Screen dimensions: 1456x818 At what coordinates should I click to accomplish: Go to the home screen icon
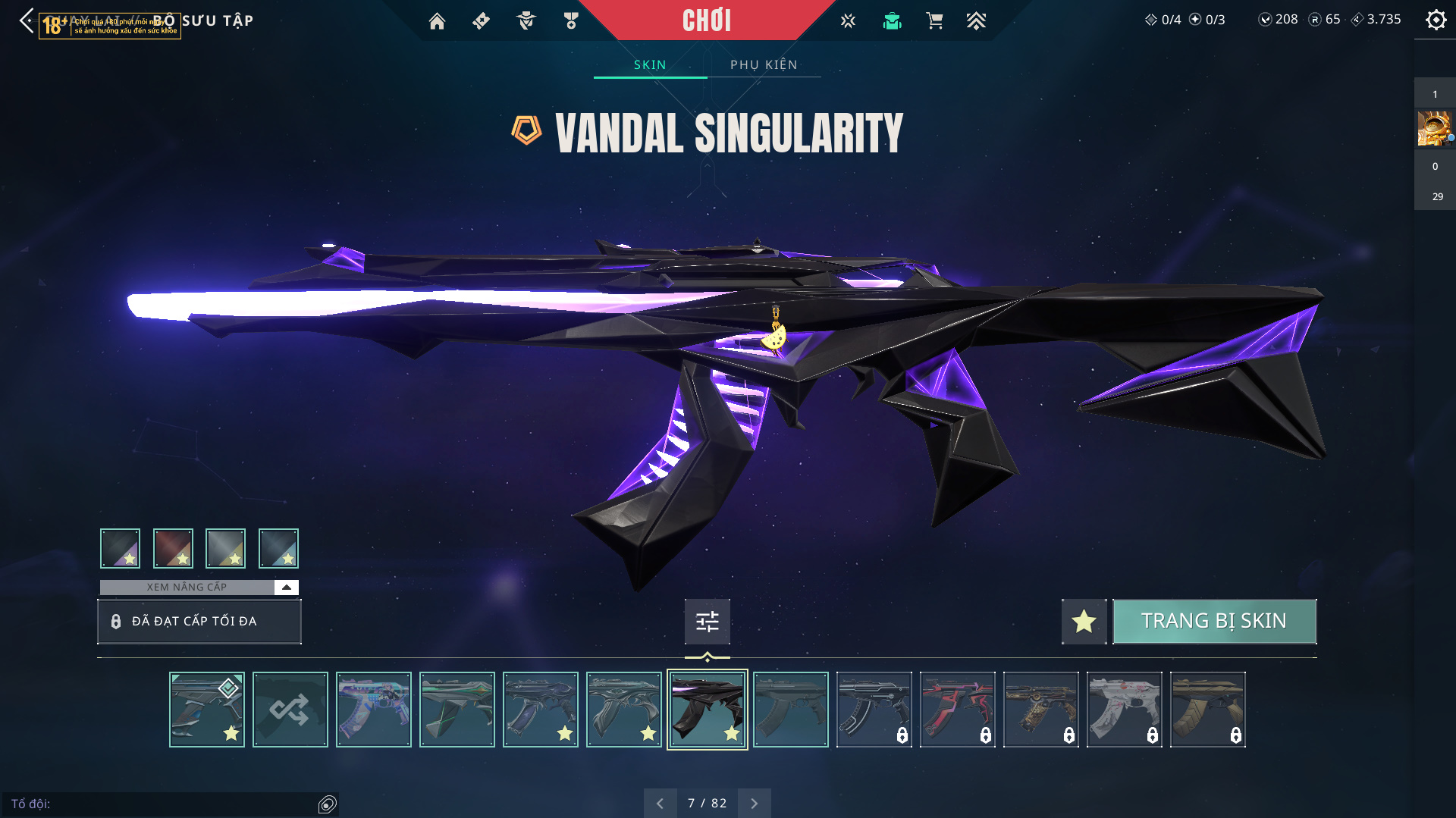tap(437, 21)
